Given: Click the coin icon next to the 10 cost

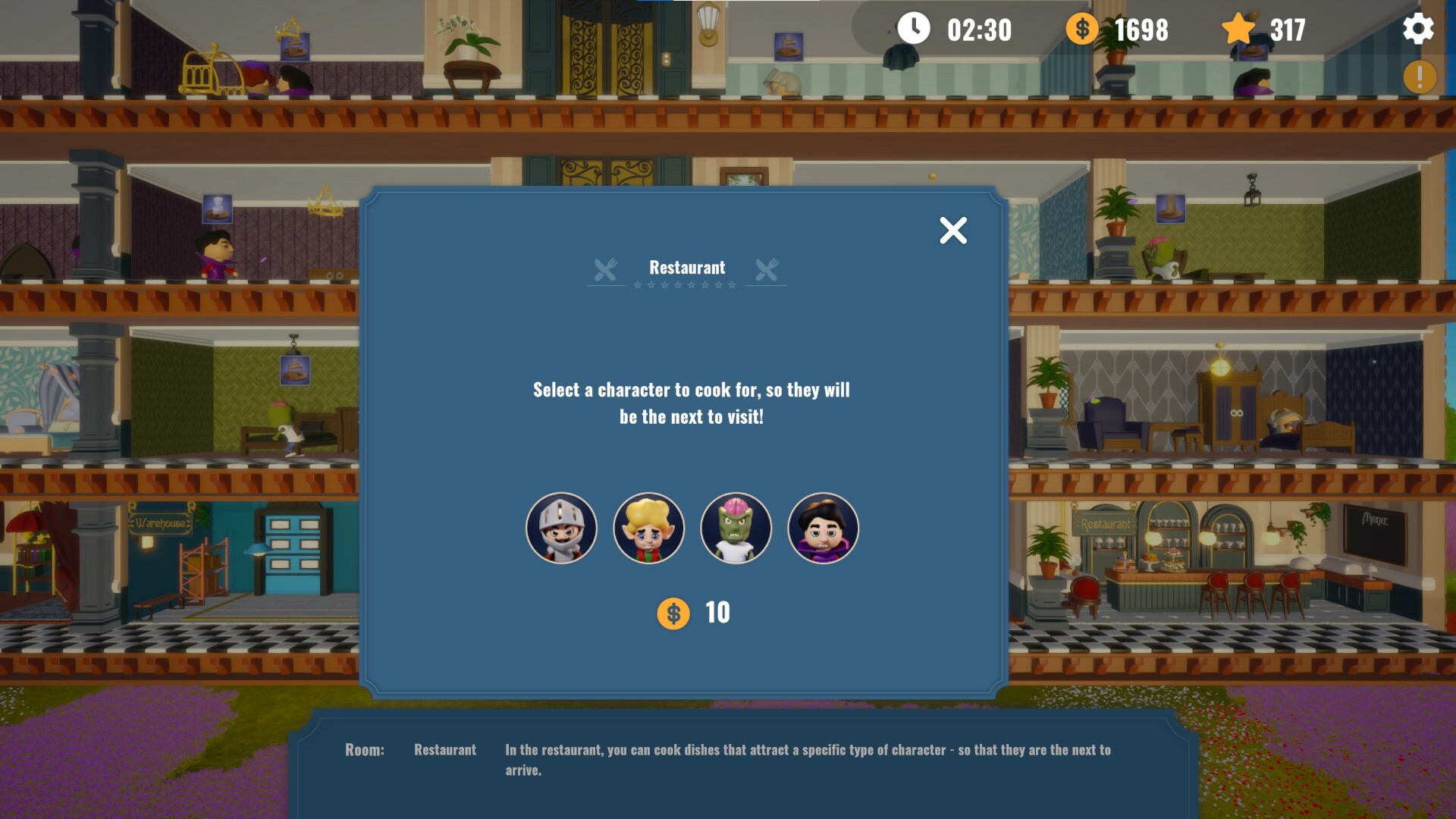Looking at the screenshot, I should click(x=674, y=613).
